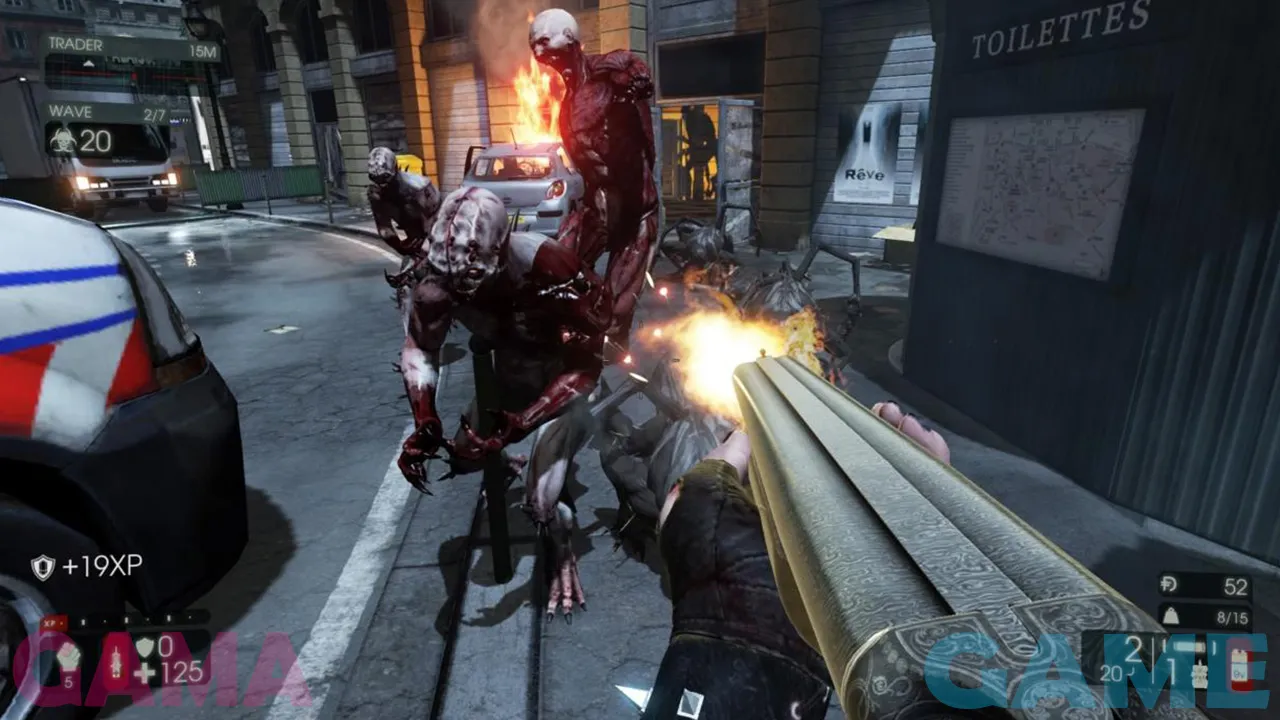Click the biohazard skull wave icon
This screenshot has height=720, width=1280.
(x=62, y=141)
